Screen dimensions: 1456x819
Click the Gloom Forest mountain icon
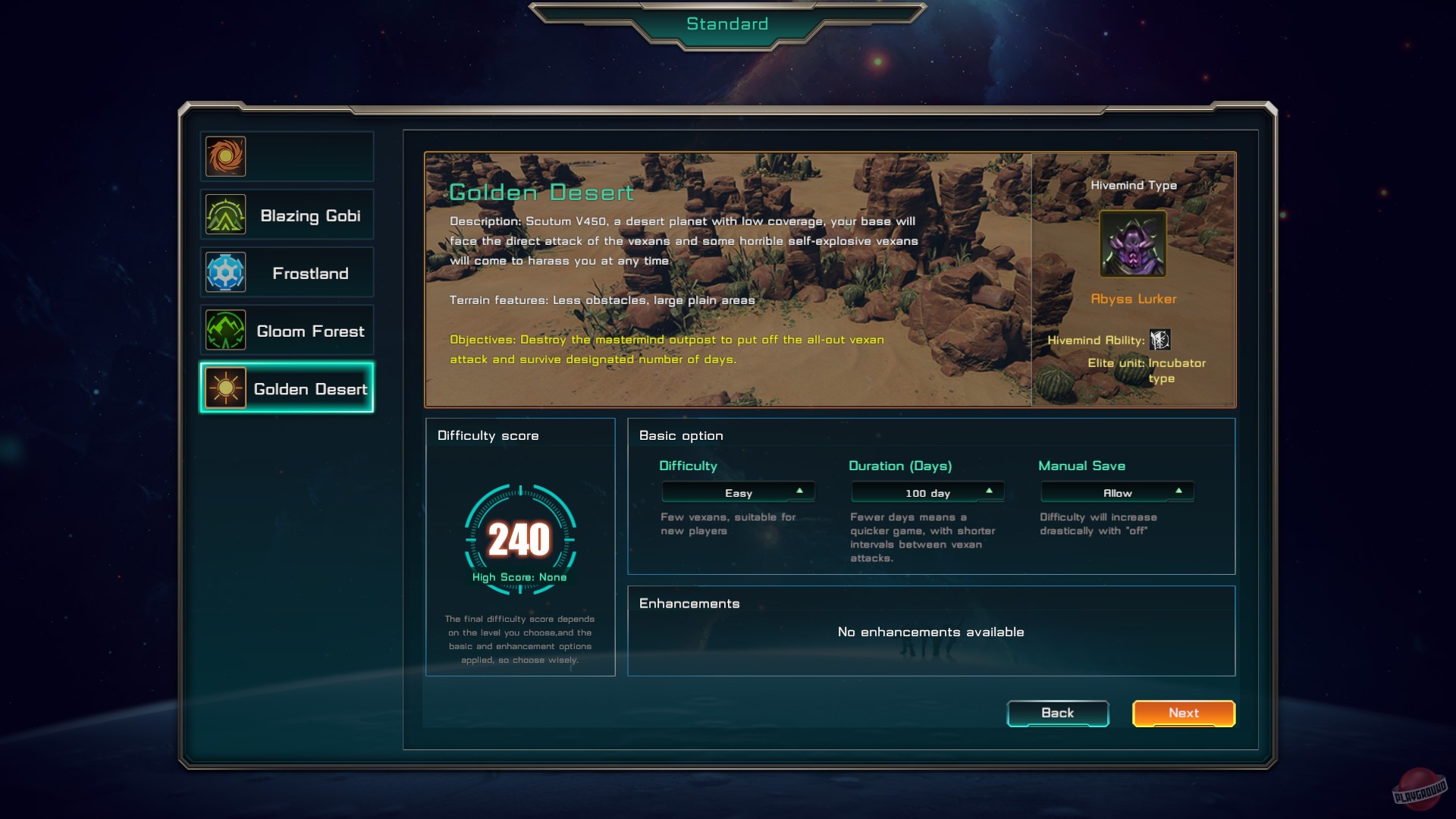[x=224, y=330]
